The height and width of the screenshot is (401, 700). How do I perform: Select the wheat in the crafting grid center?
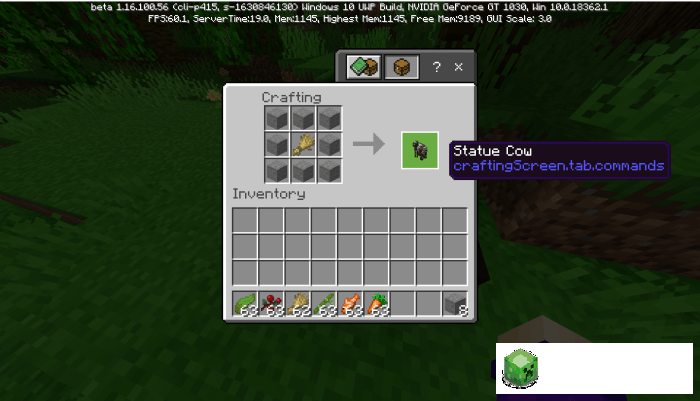pyautogui.click(x=304, y=145)
